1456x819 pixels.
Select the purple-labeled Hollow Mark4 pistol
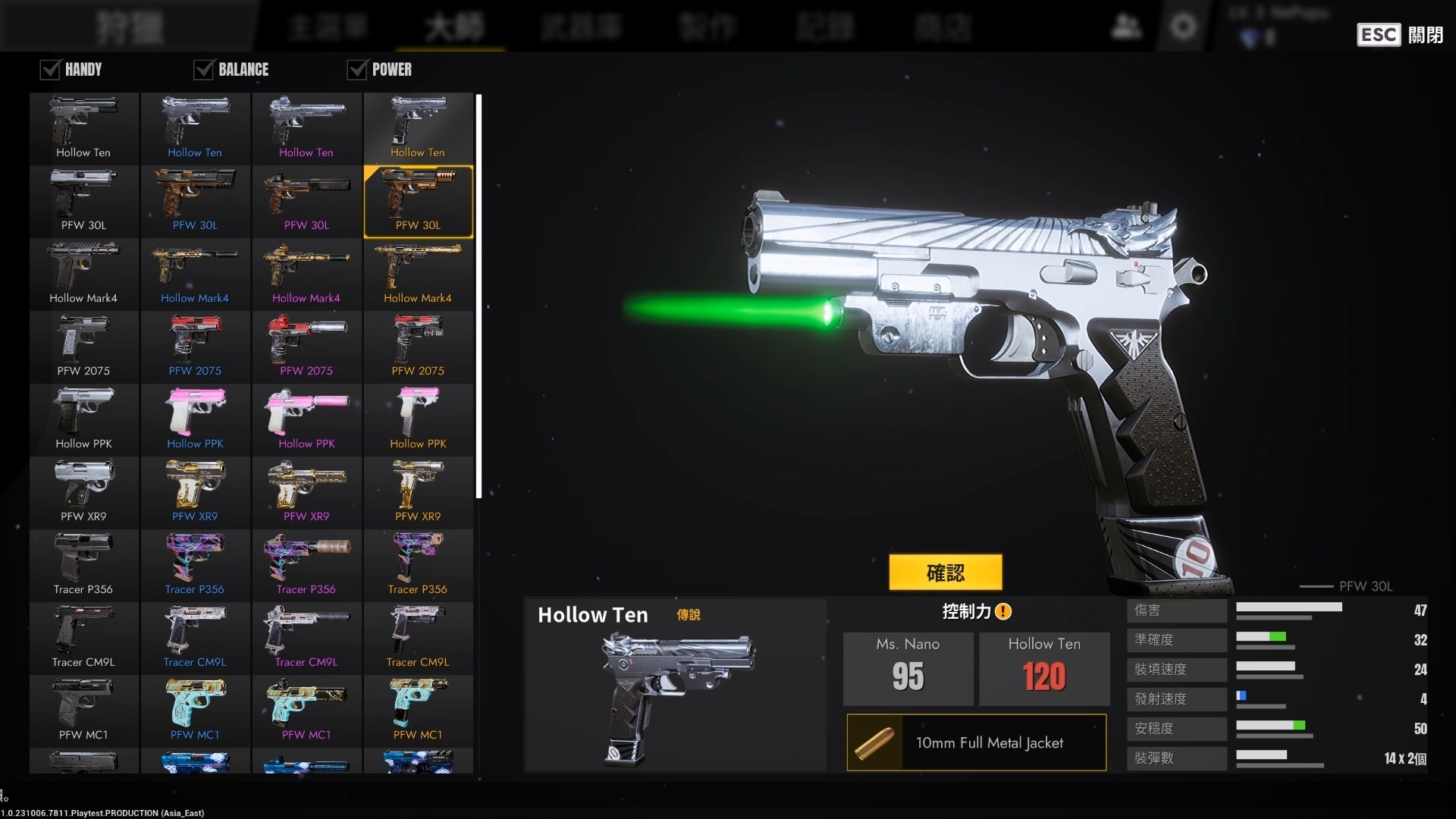(306, 274)
